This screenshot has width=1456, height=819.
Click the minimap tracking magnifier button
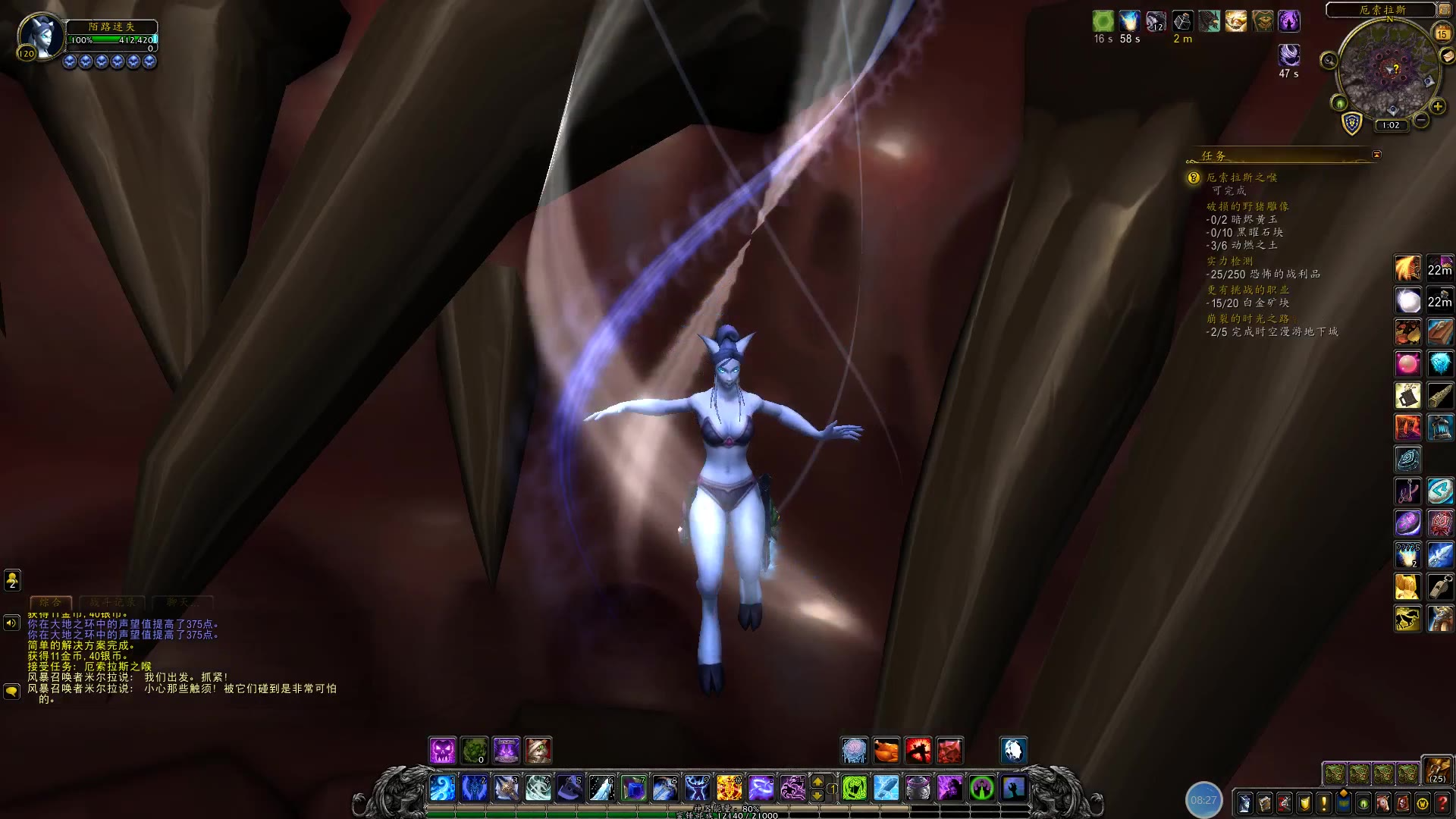pos(1329,60)
